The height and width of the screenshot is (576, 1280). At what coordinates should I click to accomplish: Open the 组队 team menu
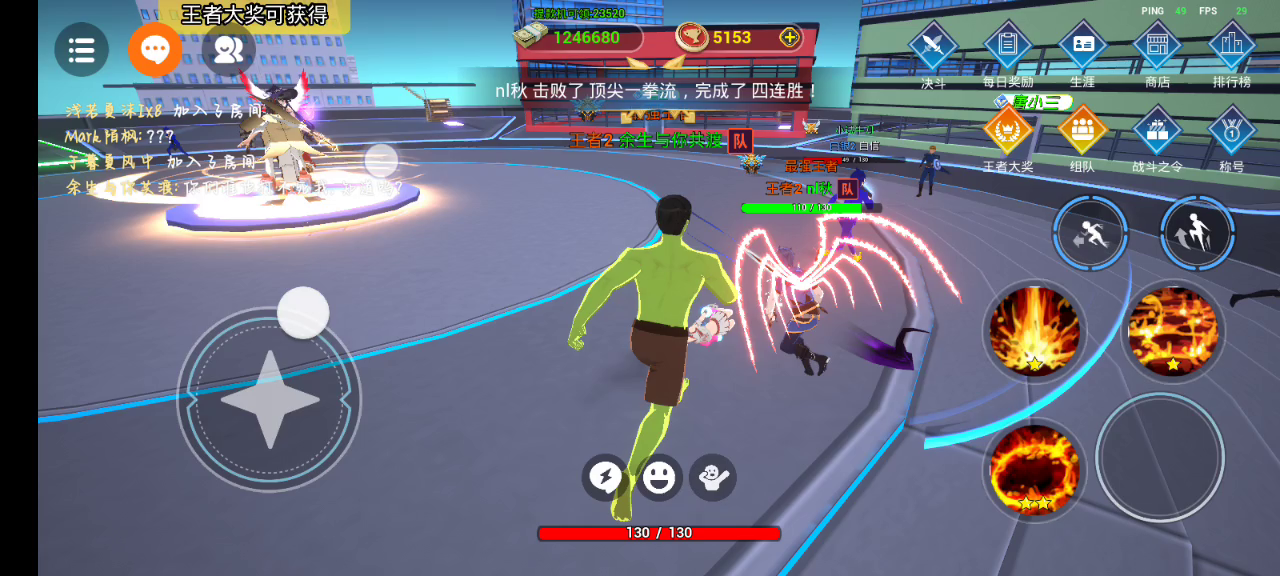pos(1083,130)
